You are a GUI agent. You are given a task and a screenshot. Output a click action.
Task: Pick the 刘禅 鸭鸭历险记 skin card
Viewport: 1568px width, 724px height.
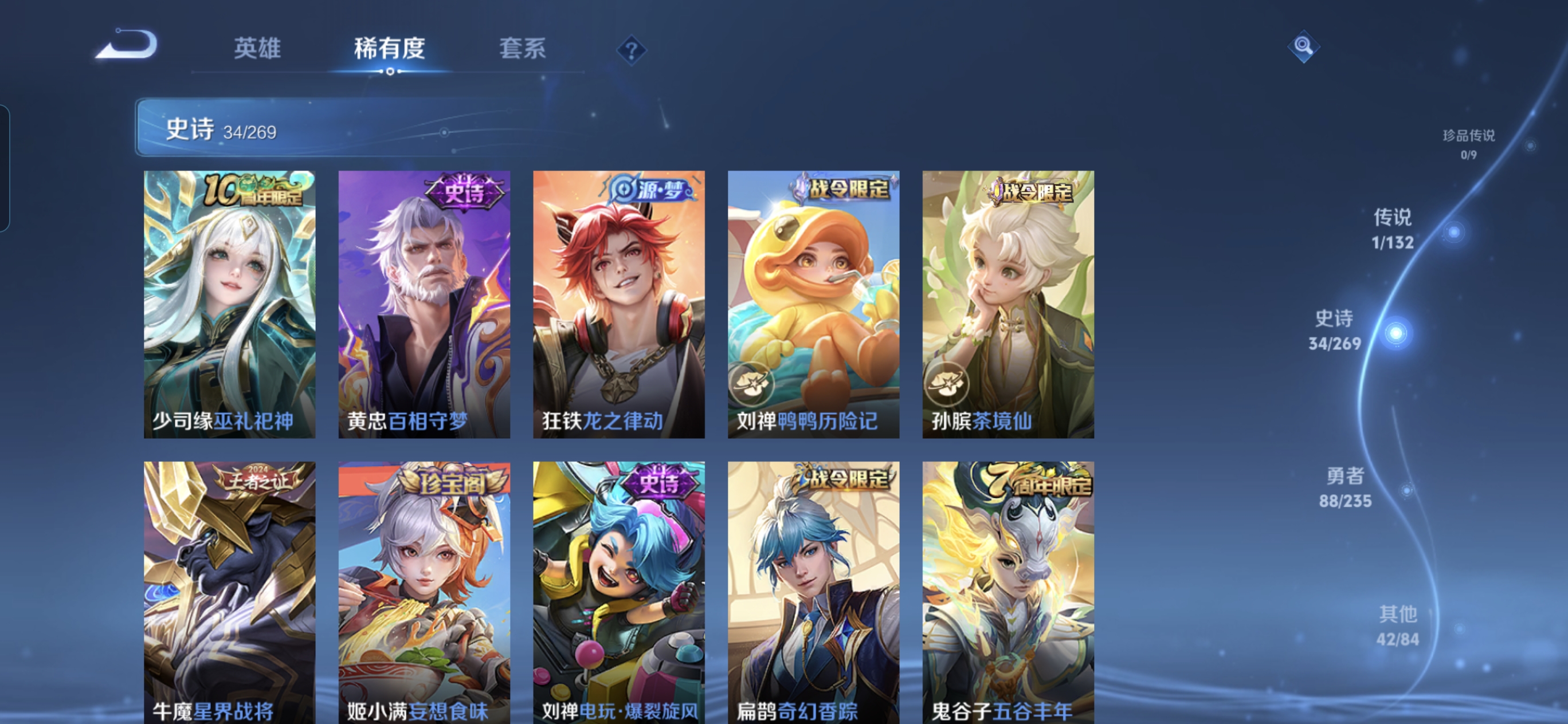click(x=814, y=304)
